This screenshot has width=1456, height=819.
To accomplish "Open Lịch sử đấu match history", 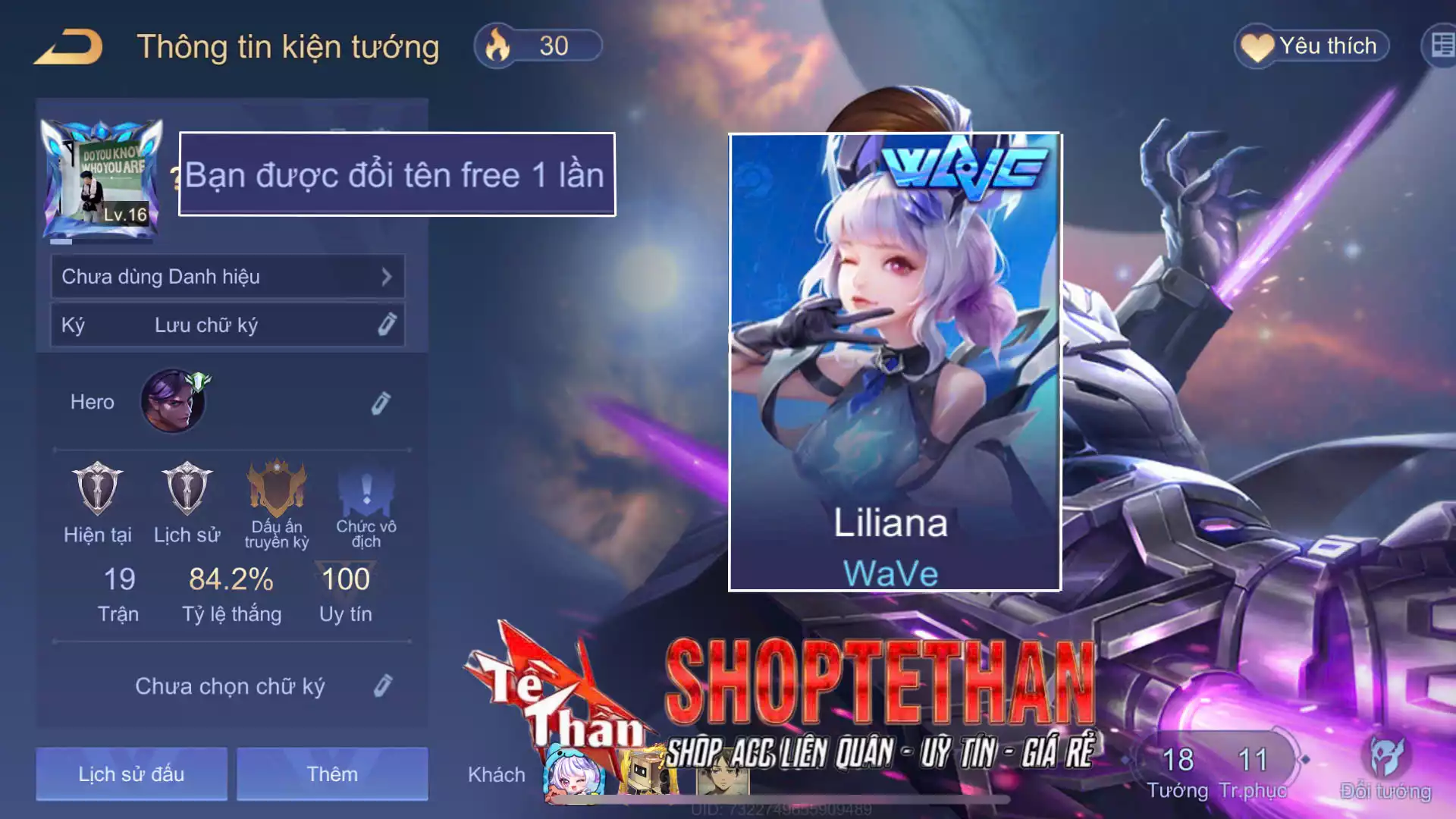I will [130, 773].
